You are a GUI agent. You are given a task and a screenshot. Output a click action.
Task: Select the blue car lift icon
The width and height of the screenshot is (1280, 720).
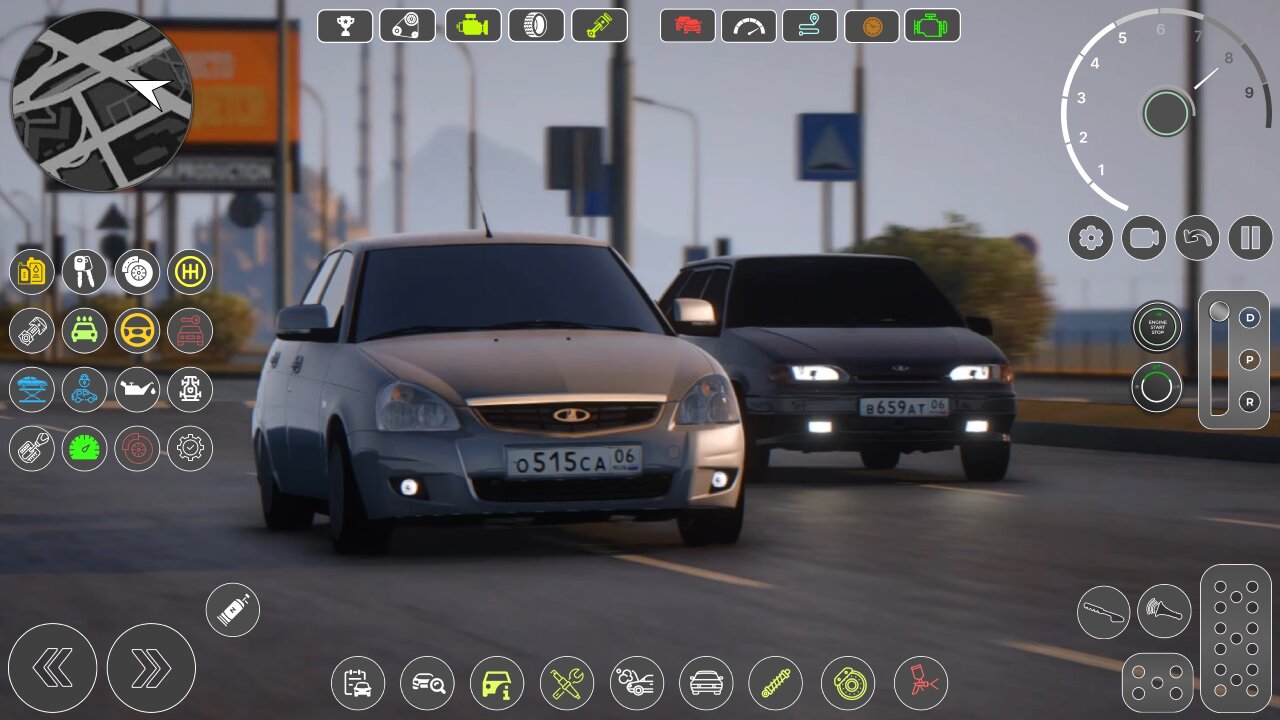pyautogui.click(x=32, y=390)
